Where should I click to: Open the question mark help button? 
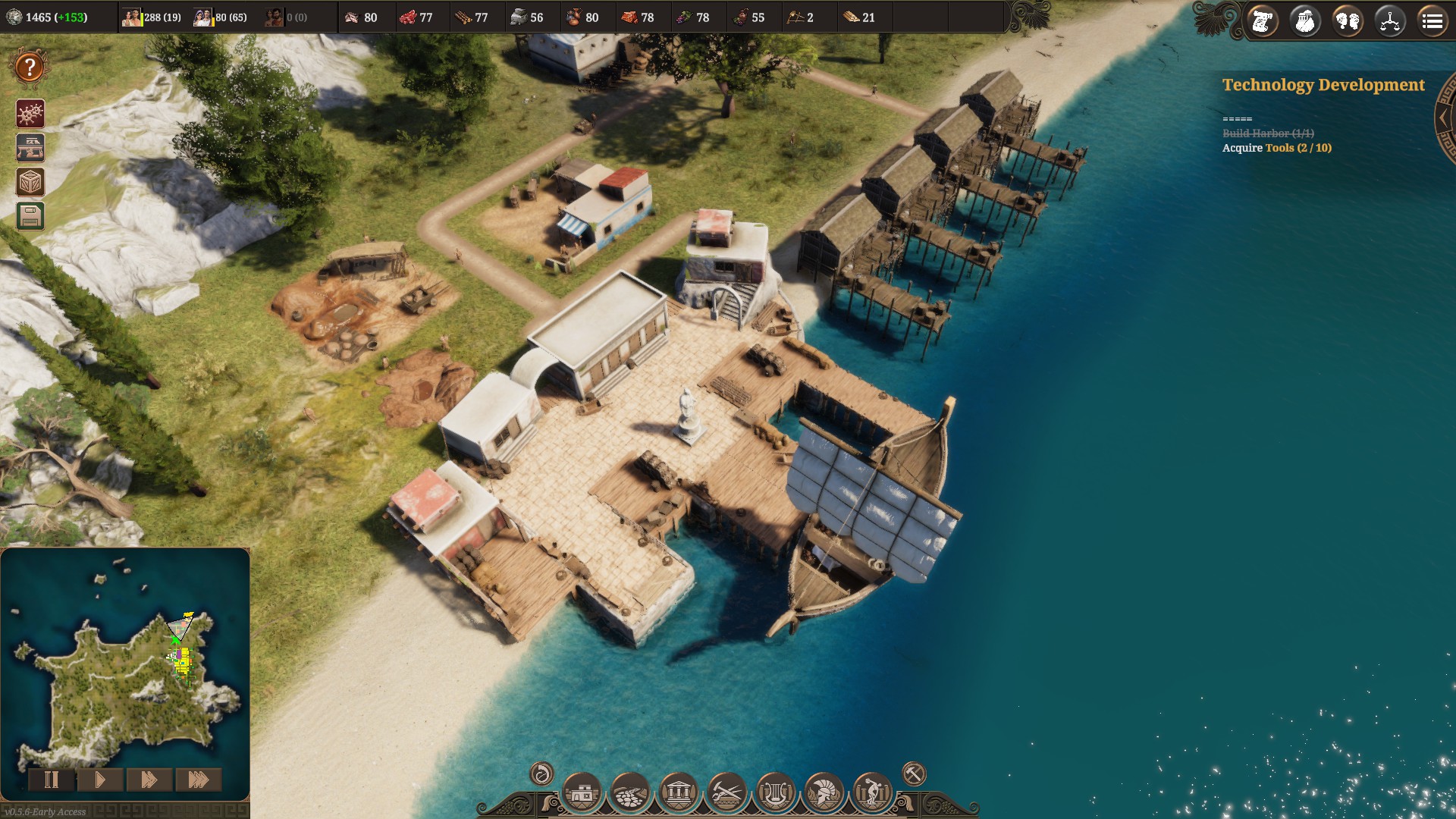click(x=30, y=67)
